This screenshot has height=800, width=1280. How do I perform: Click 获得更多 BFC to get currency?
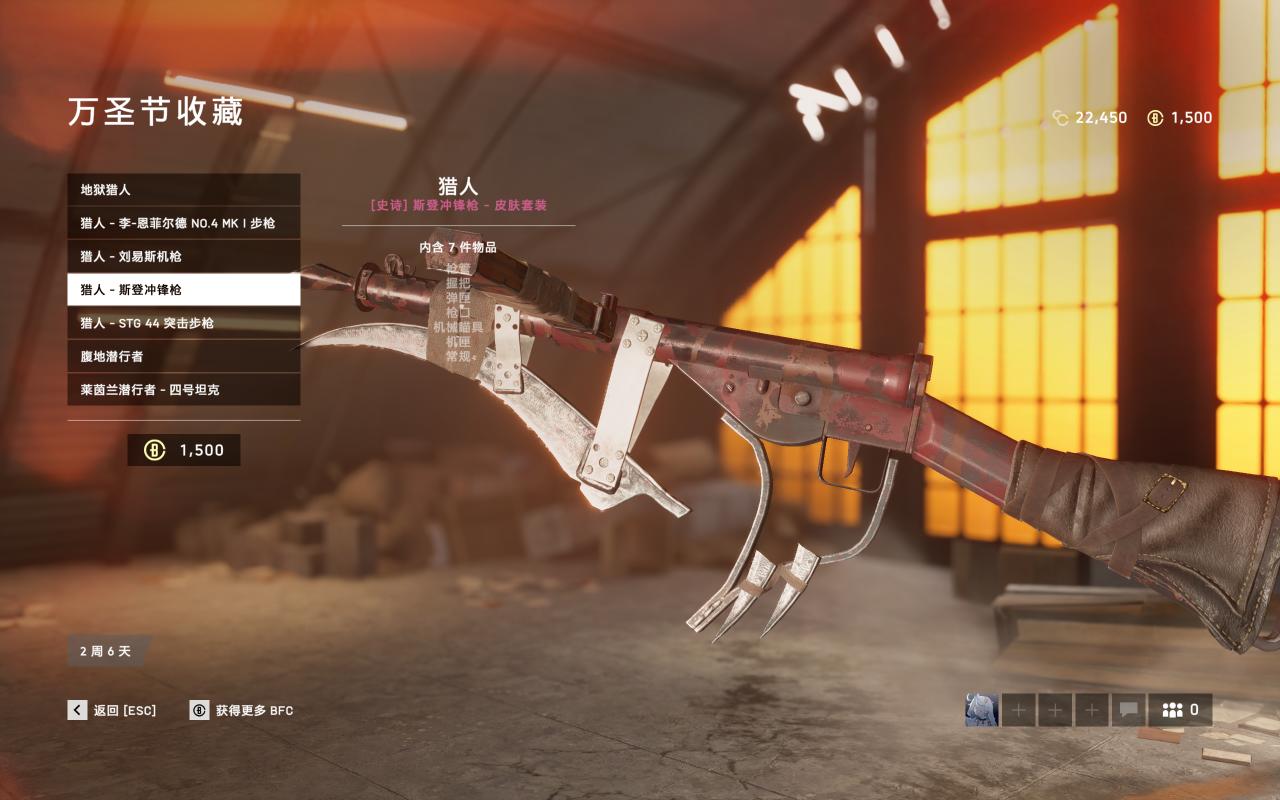242,710
